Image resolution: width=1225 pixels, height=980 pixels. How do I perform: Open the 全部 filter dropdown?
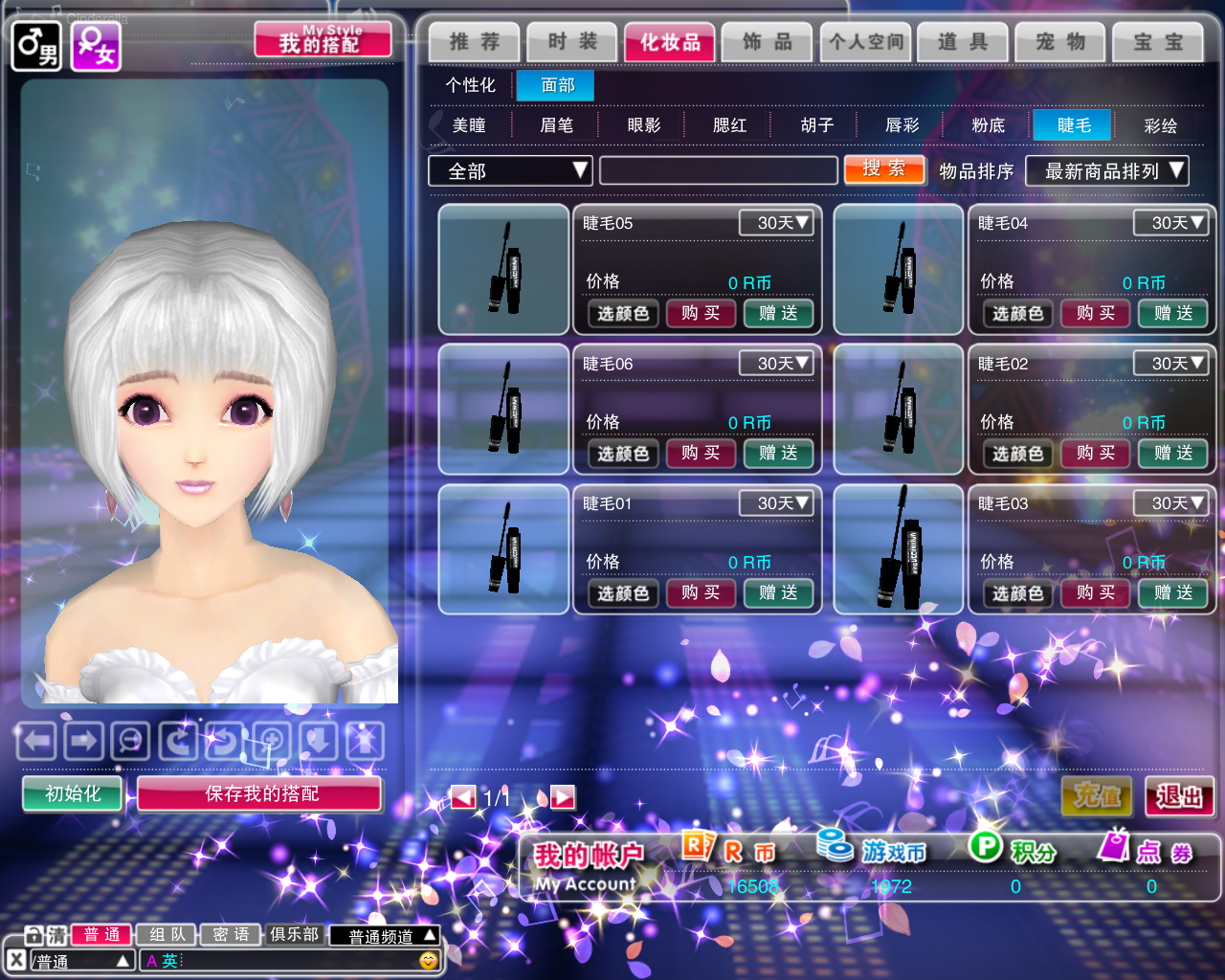[x=510, y=171]
